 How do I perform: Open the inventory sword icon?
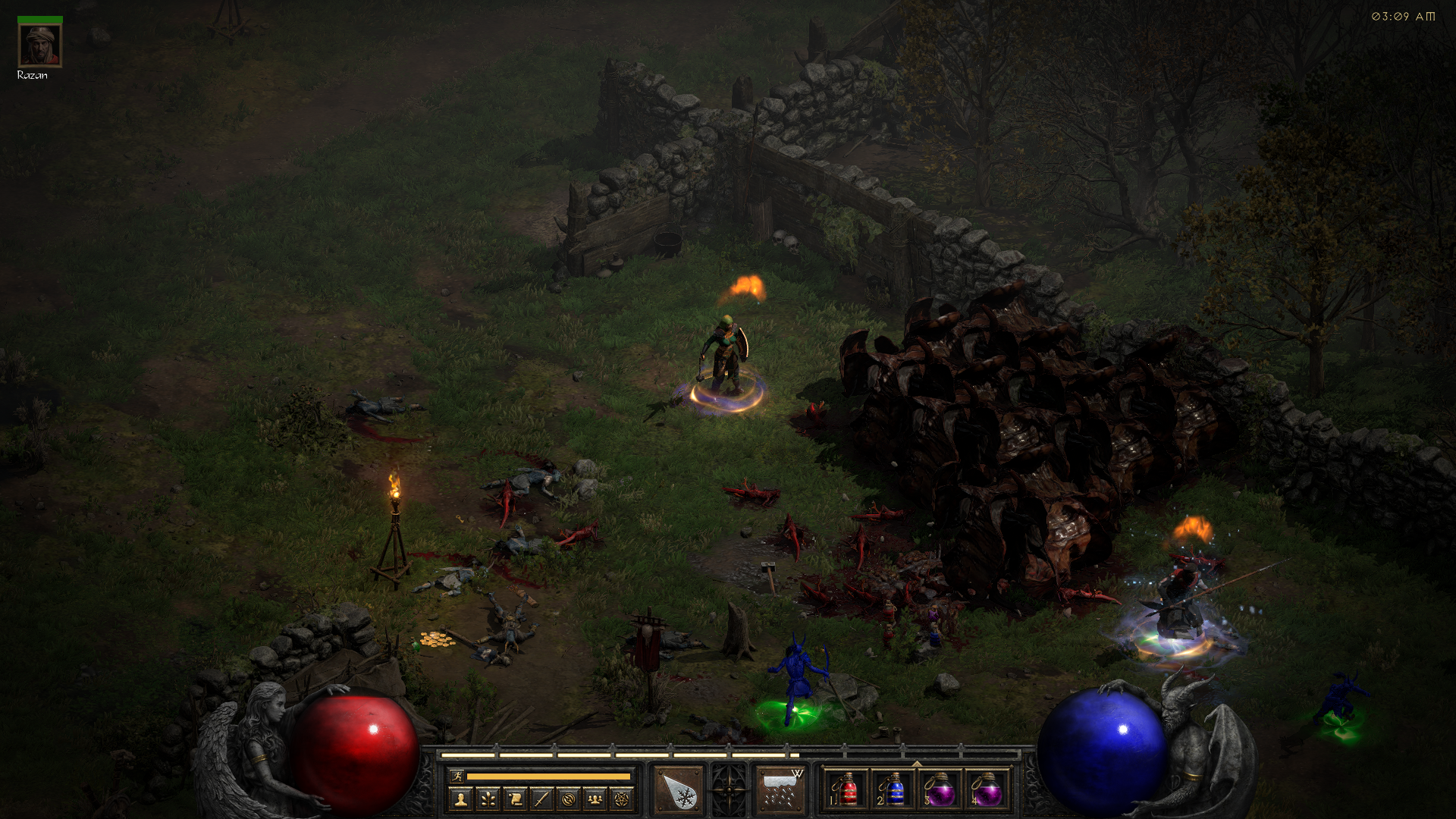(541, 799)
